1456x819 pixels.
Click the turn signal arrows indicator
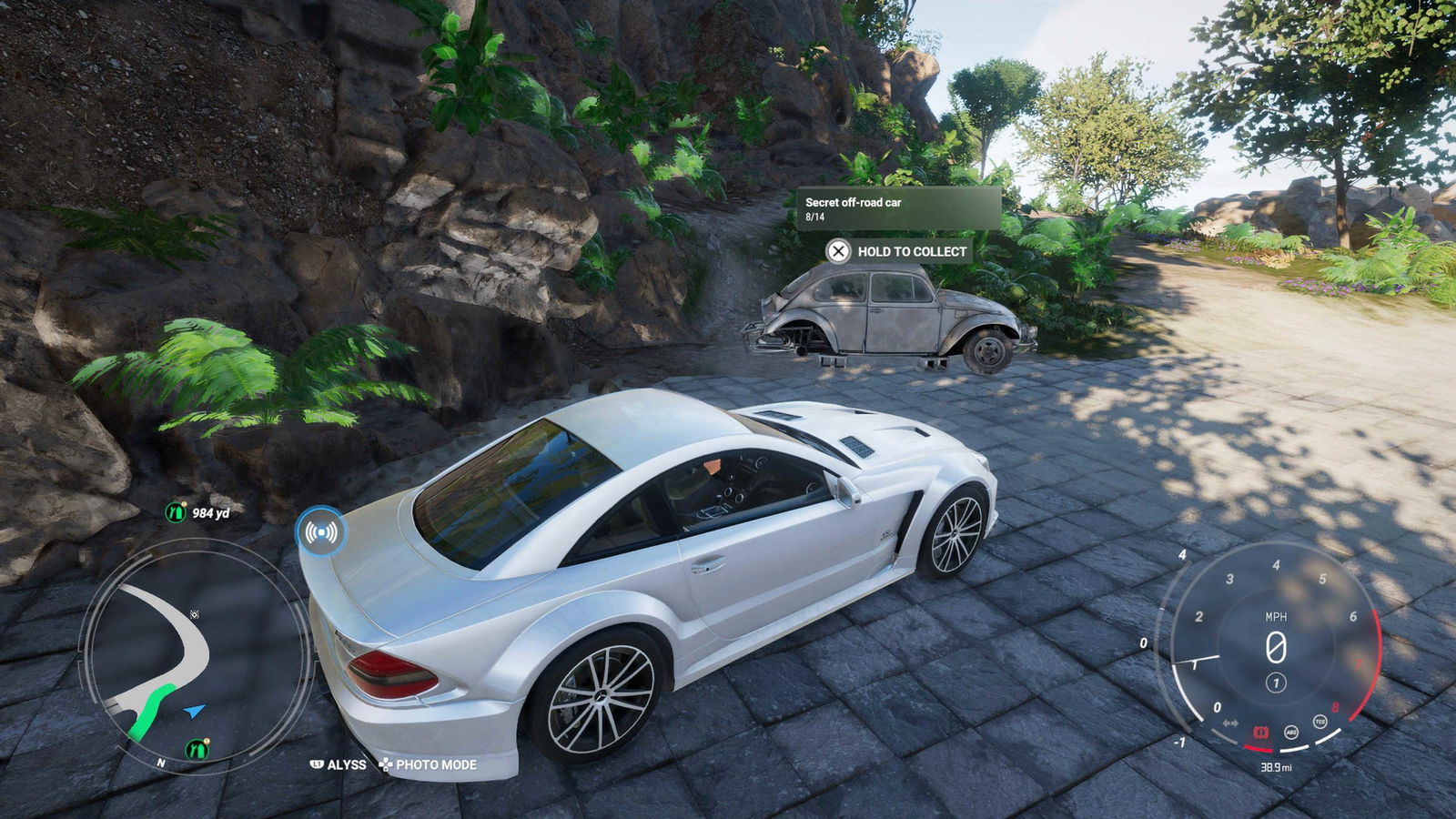(1230, 723)
